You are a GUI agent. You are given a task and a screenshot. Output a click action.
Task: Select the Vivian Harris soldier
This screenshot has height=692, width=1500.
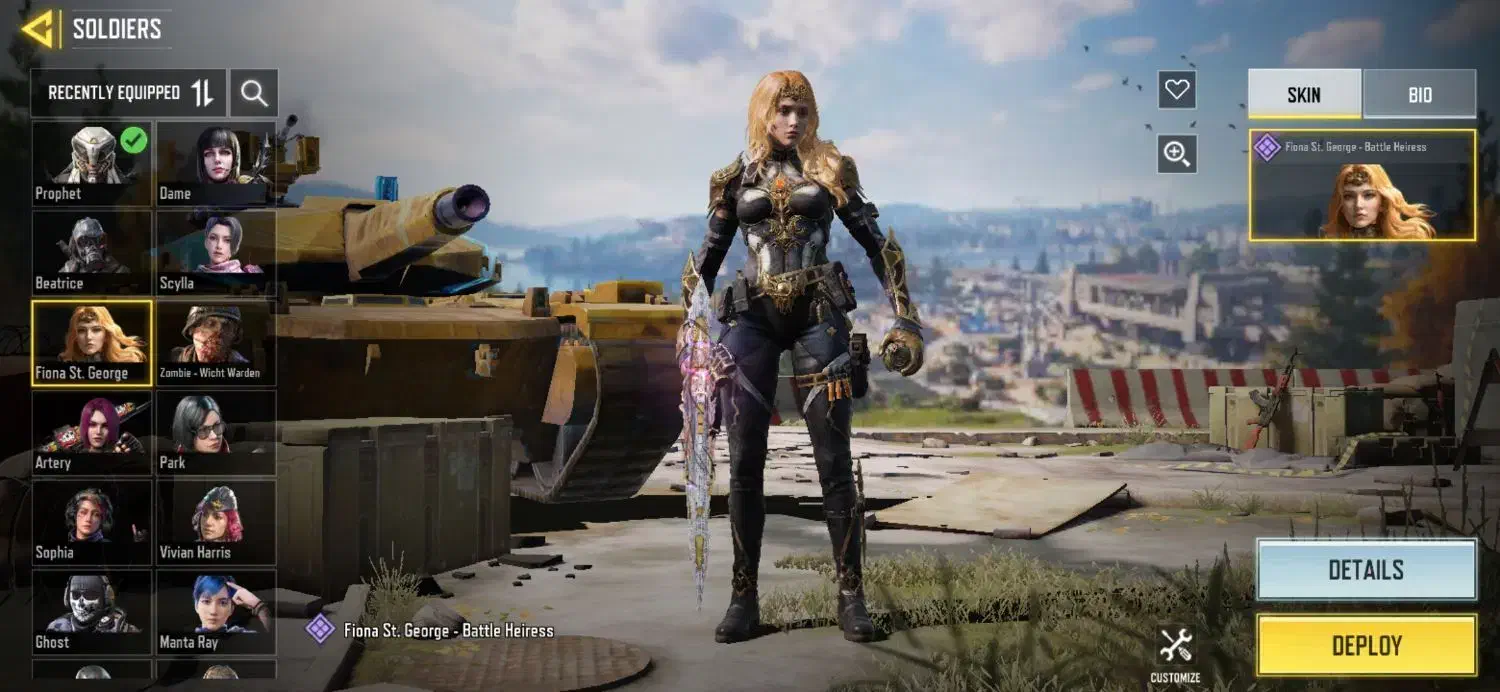click(216, 522)
